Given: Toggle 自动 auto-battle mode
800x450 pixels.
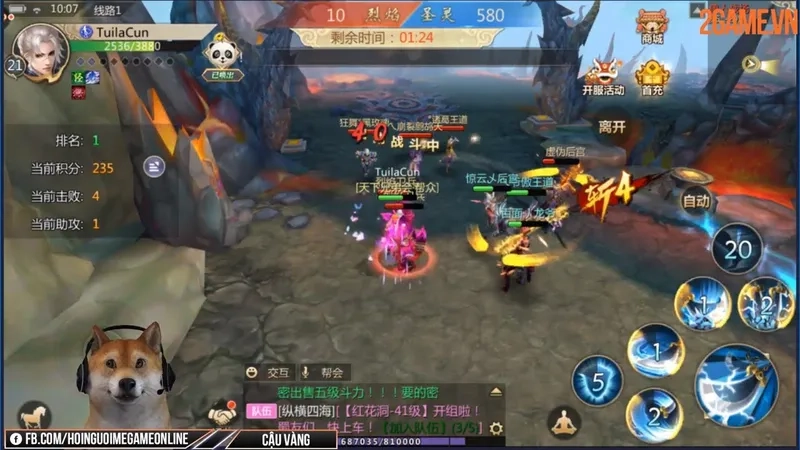Looking at the screenshot, I should 695,201.
